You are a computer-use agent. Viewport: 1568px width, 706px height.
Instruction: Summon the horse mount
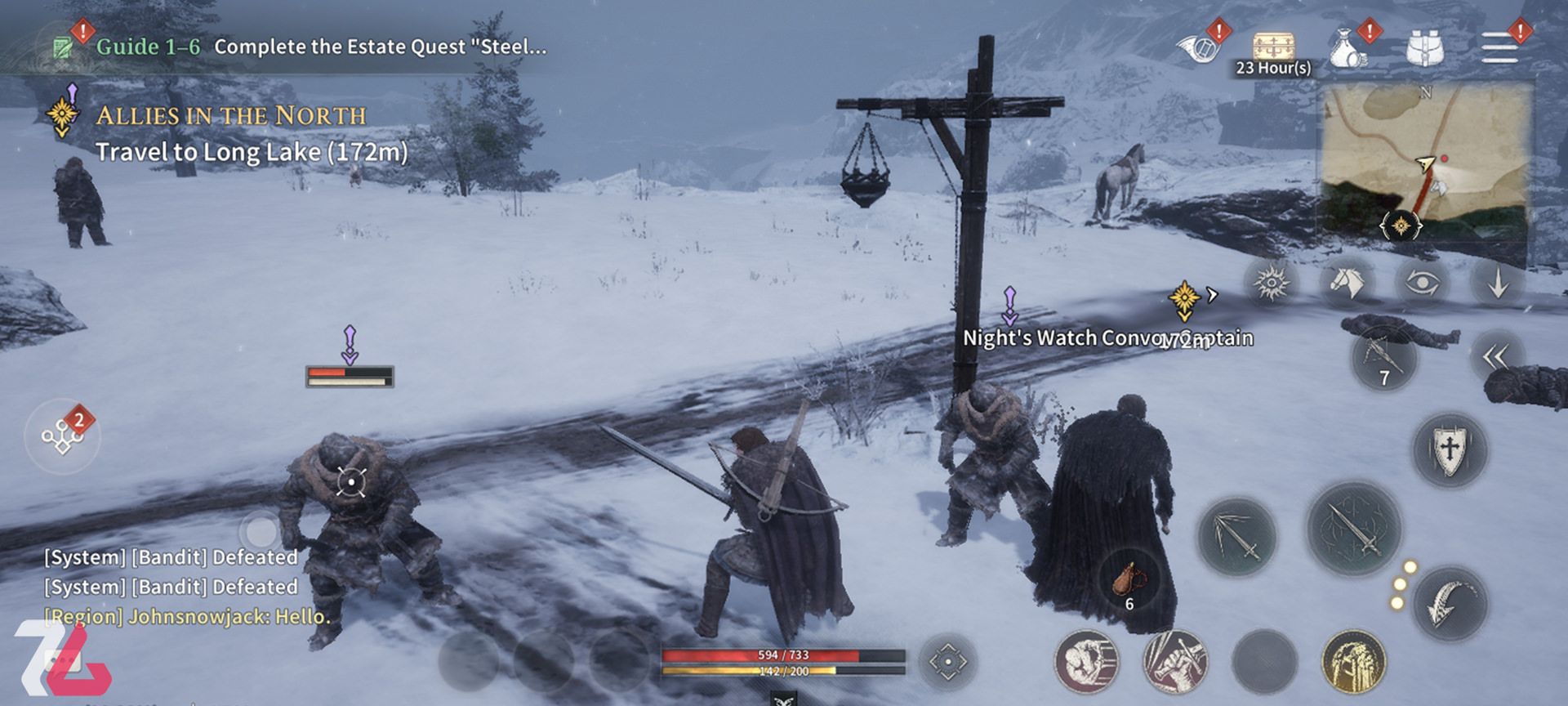(x=1347, y=284)
